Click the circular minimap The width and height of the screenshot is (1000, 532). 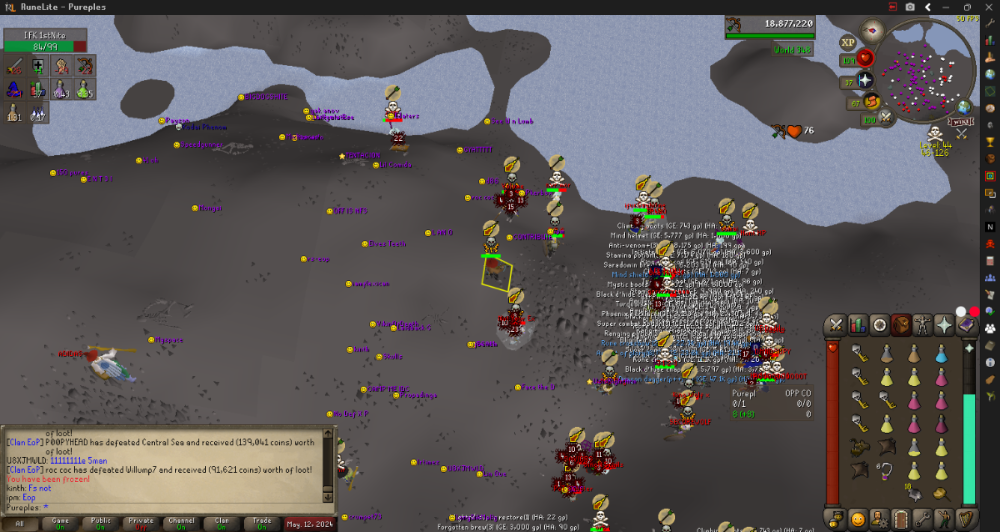tap(925, 70)
